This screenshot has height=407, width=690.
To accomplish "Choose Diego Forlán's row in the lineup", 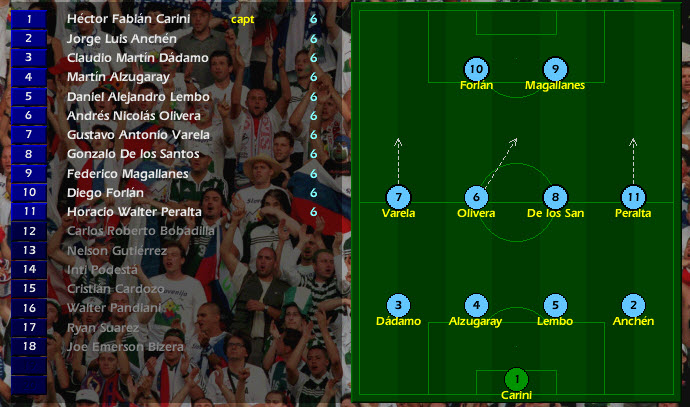I will pyautogui.click(x=105, y=192).
